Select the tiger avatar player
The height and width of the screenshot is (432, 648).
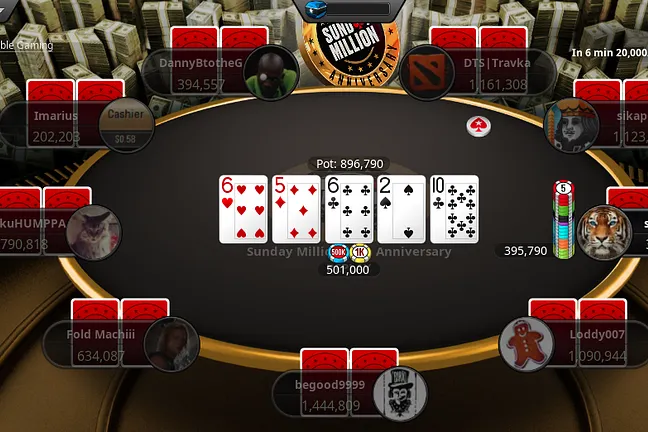pos(603,231)
